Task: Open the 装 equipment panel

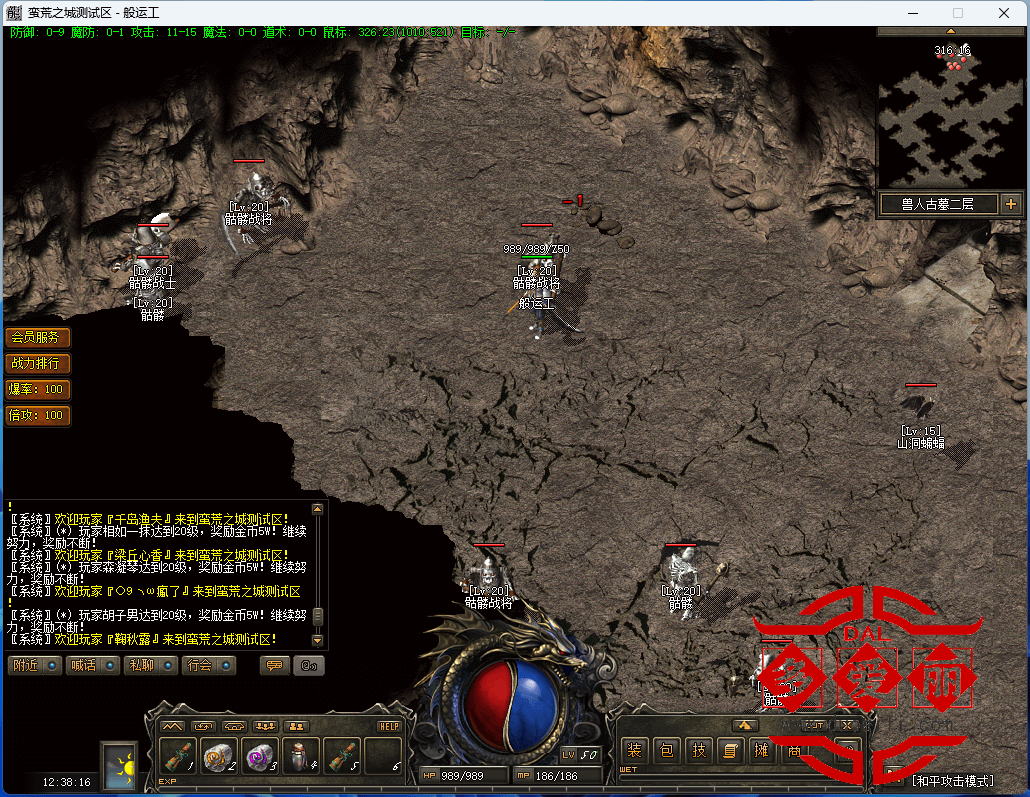Action: 633,750
